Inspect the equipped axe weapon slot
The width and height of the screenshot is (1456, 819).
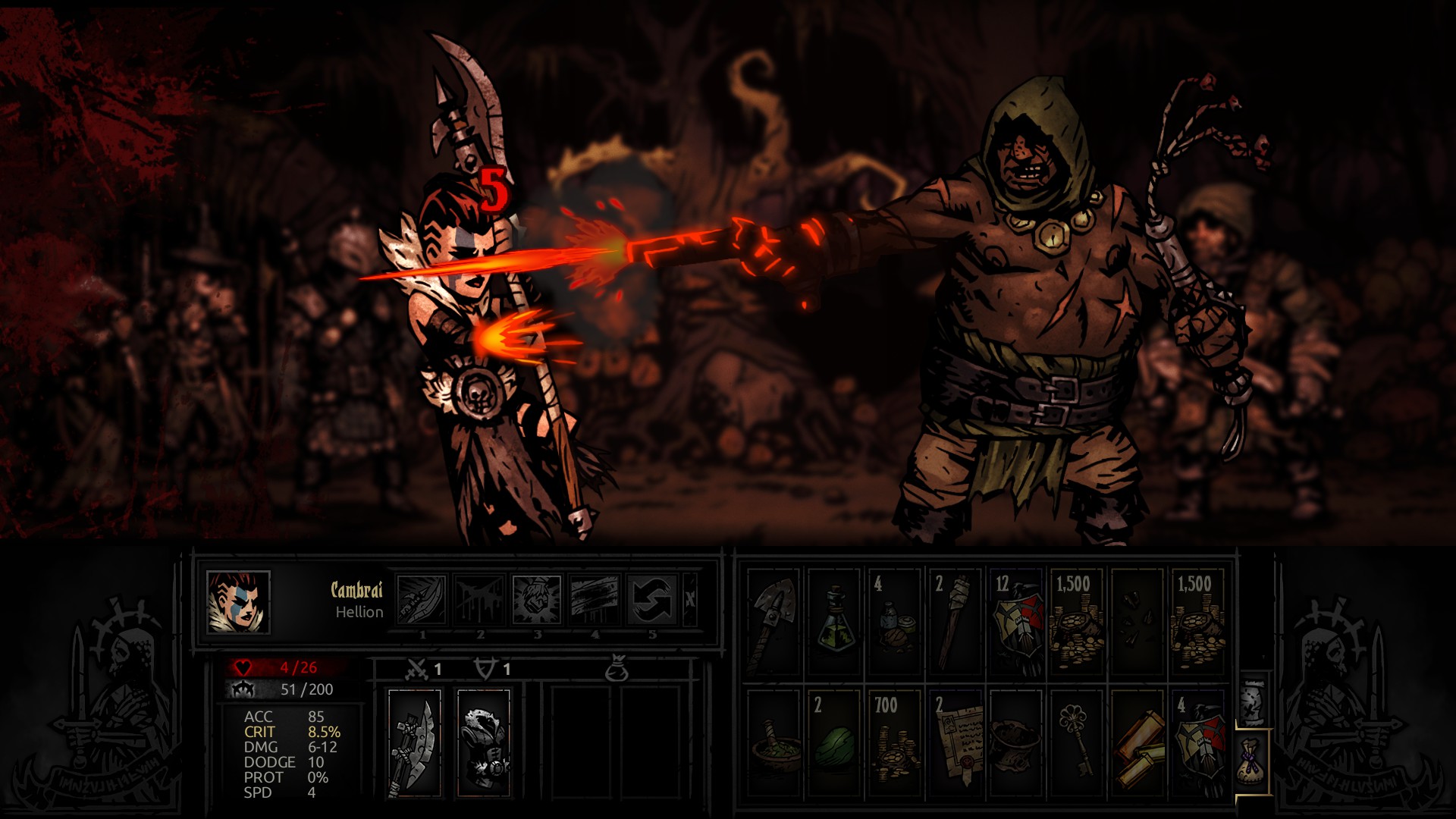pyautogui.click(x=414, y=742)
